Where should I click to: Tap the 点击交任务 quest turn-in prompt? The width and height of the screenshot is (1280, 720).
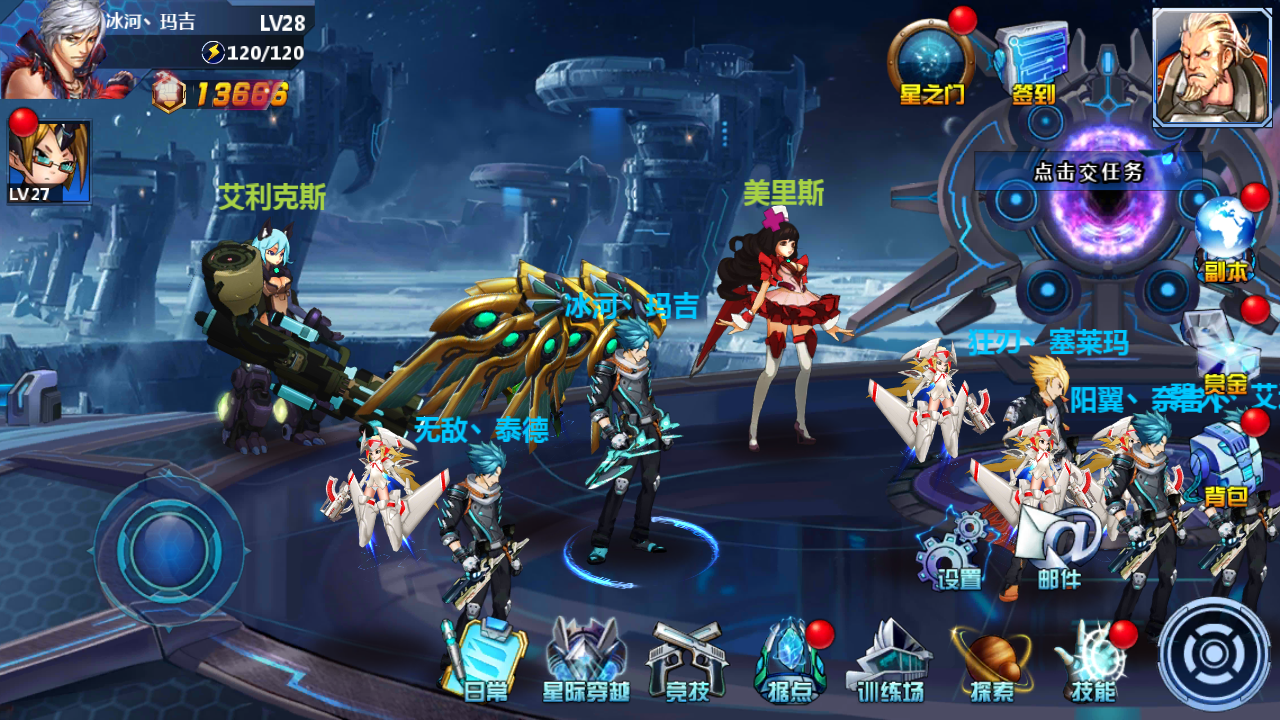click(1088, 172)
